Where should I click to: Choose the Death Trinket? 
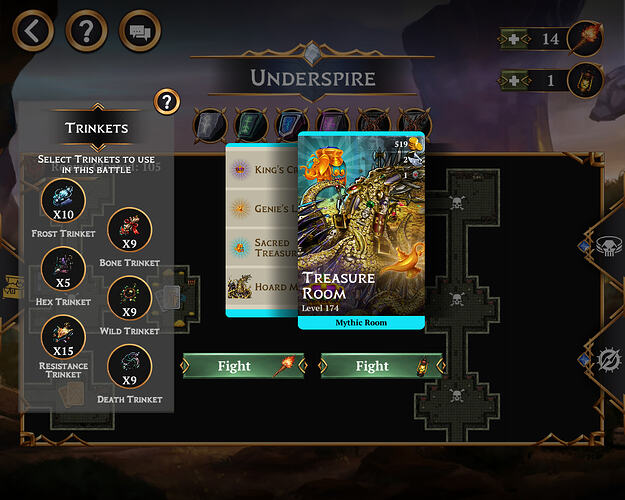tap(129, 366)
